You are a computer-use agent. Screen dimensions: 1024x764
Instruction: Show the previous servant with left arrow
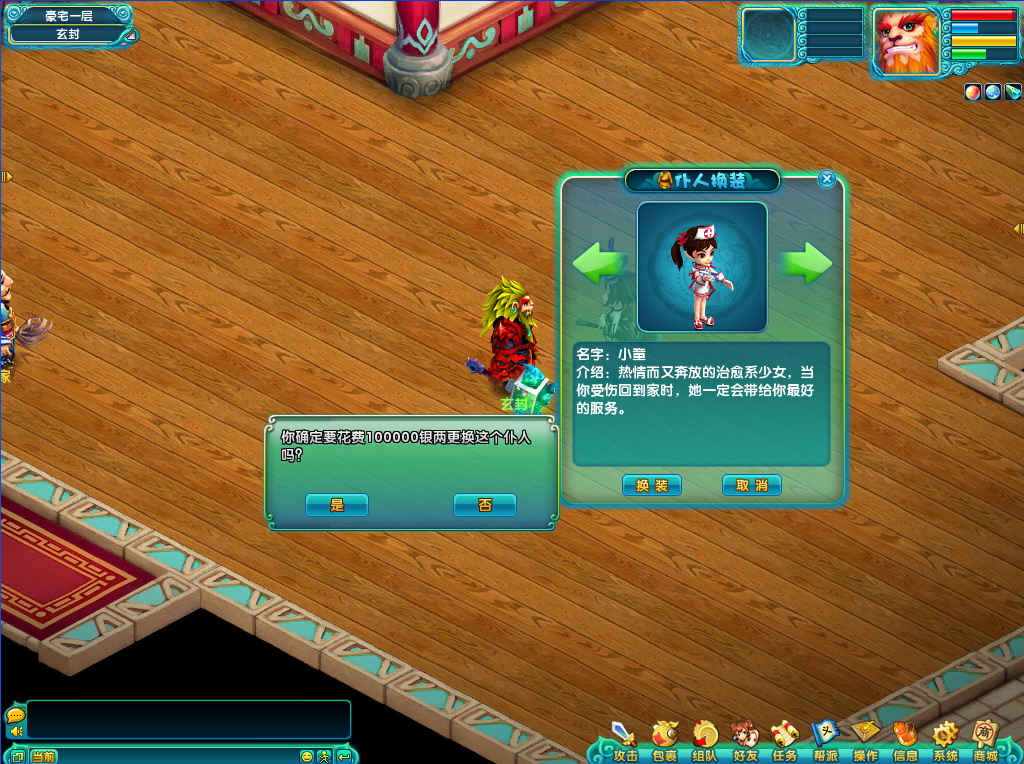point(599,263)
